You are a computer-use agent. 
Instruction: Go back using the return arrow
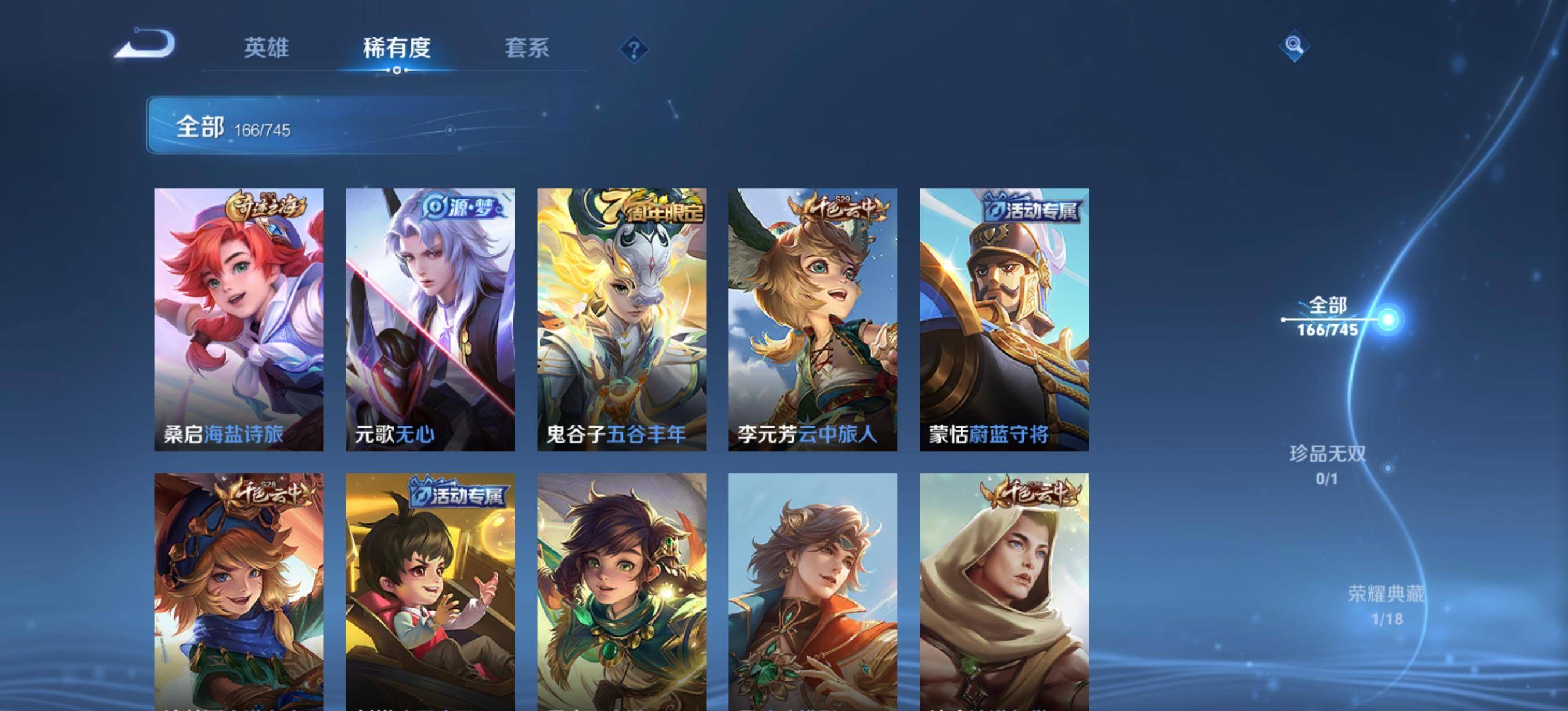(146, 44)
